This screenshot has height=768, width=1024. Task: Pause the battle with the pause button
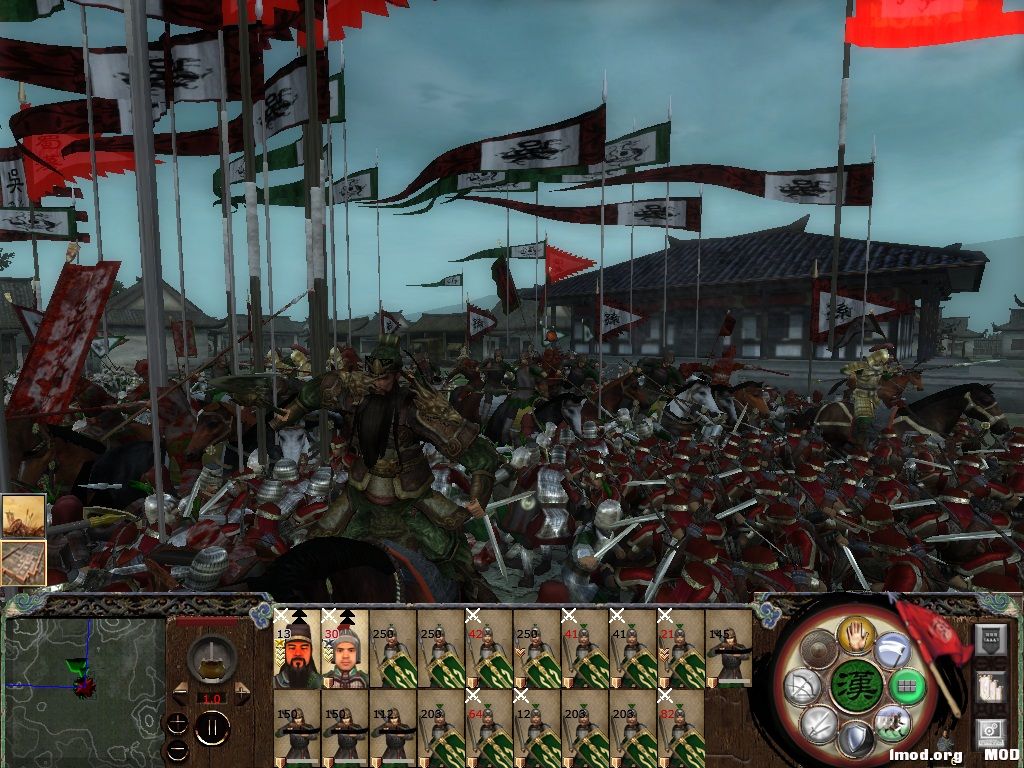click(x=212, y=727)
